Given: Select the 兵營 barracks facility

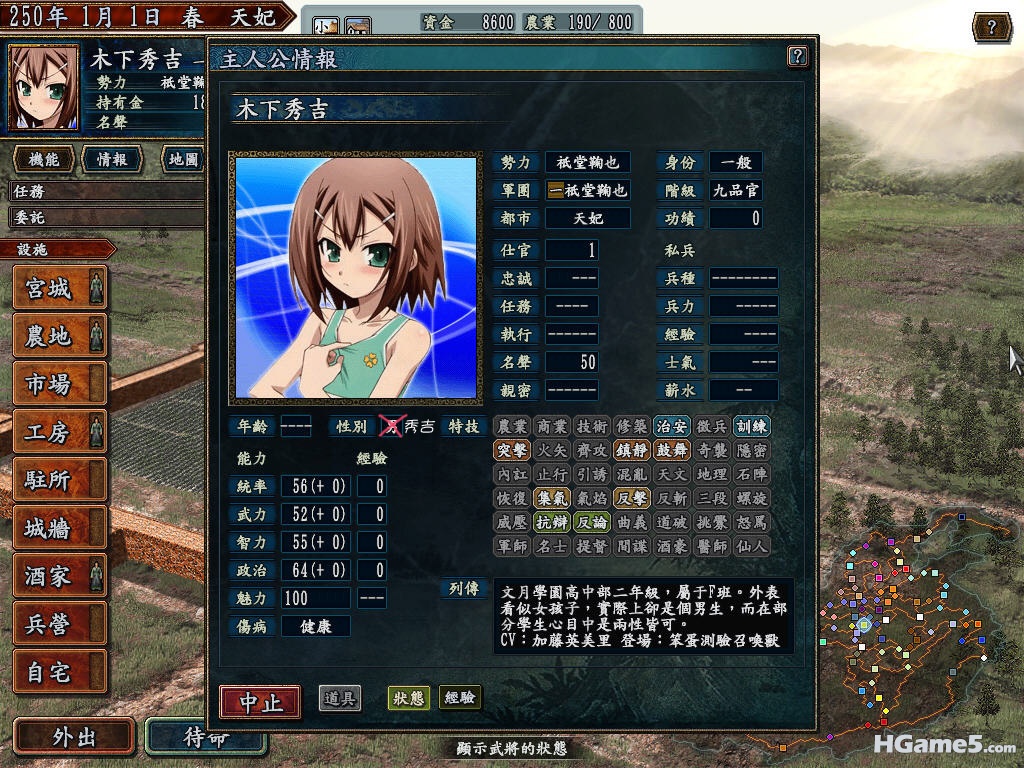Looking at the screenshot, I should [x=59, y=624].
